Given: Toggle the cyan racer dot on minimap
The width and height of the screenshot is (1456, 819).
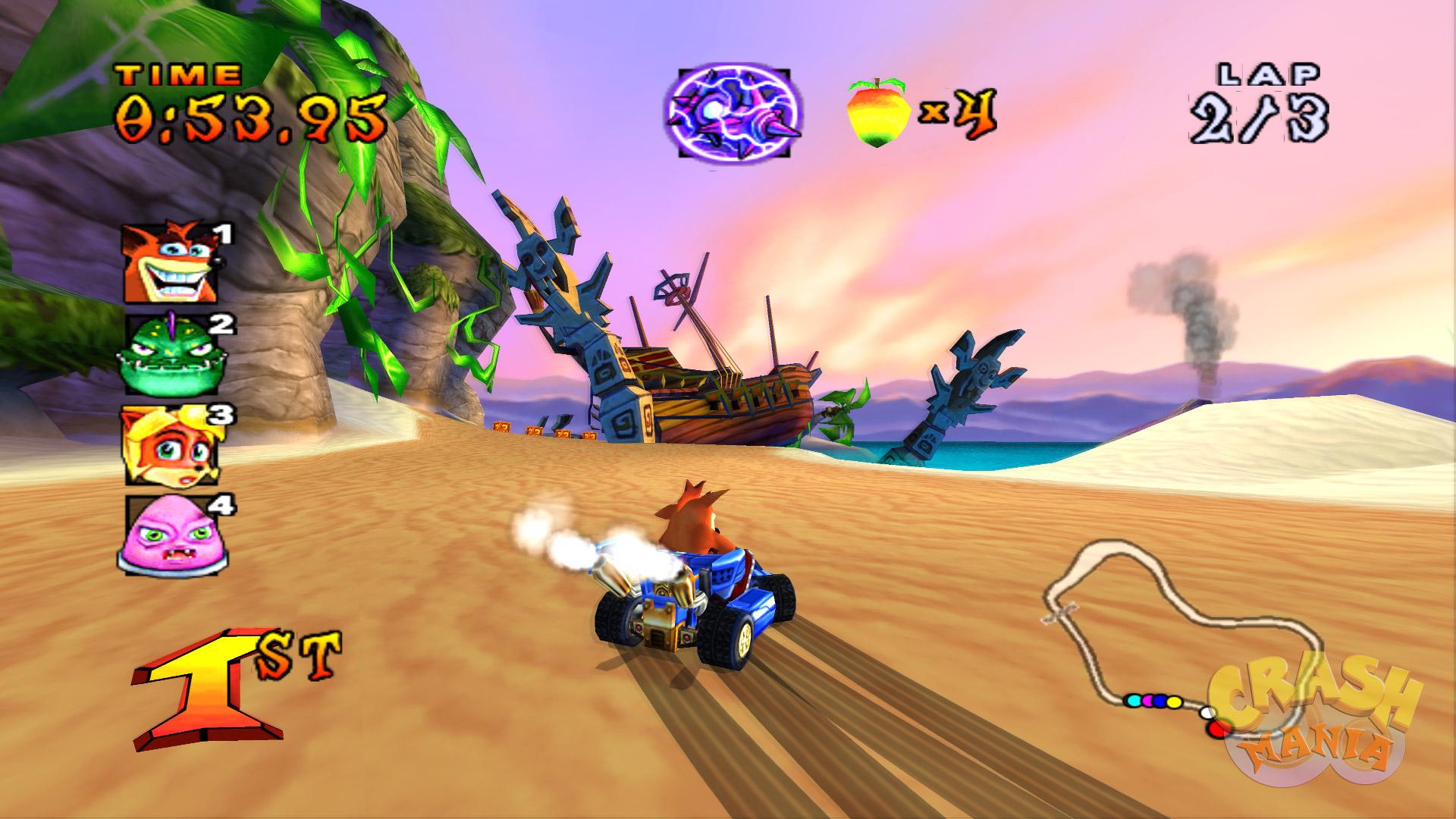Looking at the screenshot, I should [1134, 701].
